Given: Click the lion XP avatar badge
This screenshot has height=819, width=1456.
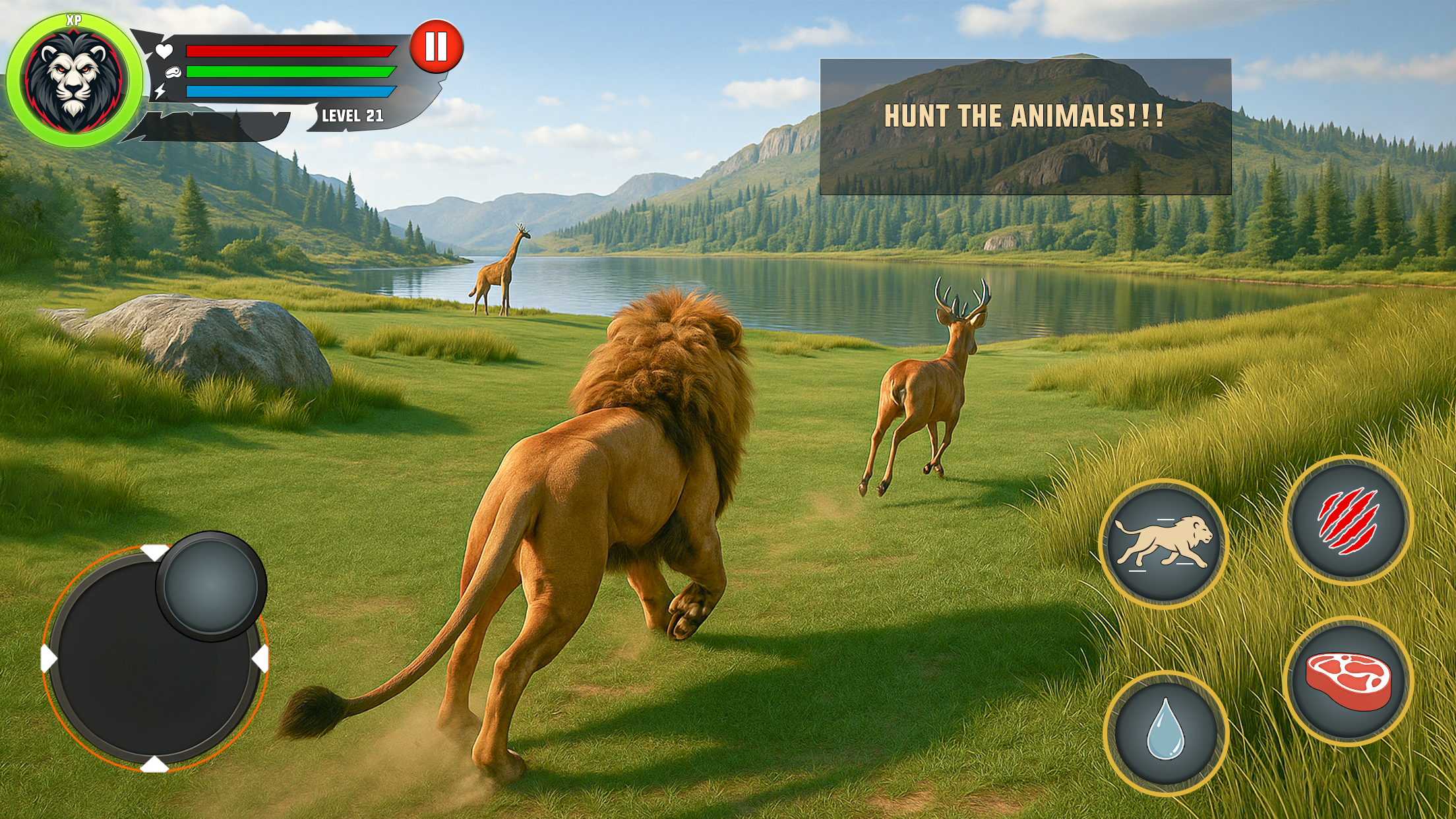Looking at the screenshot, I should pyautogui.click(x=74, y=80).
